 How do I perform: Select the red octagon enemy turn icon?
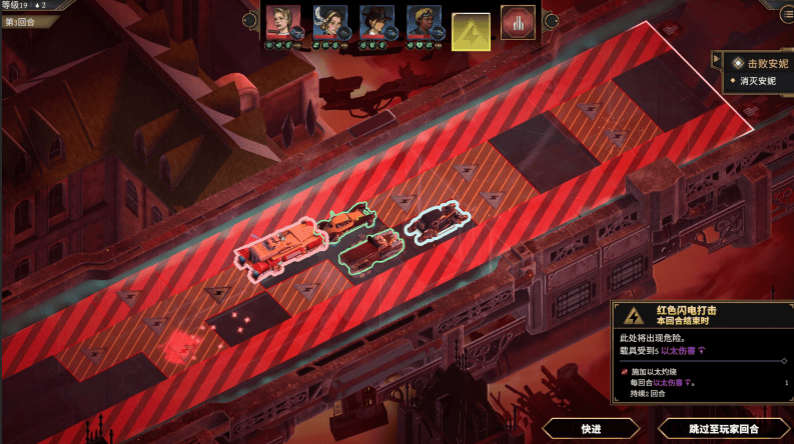[x=517, y=24]
